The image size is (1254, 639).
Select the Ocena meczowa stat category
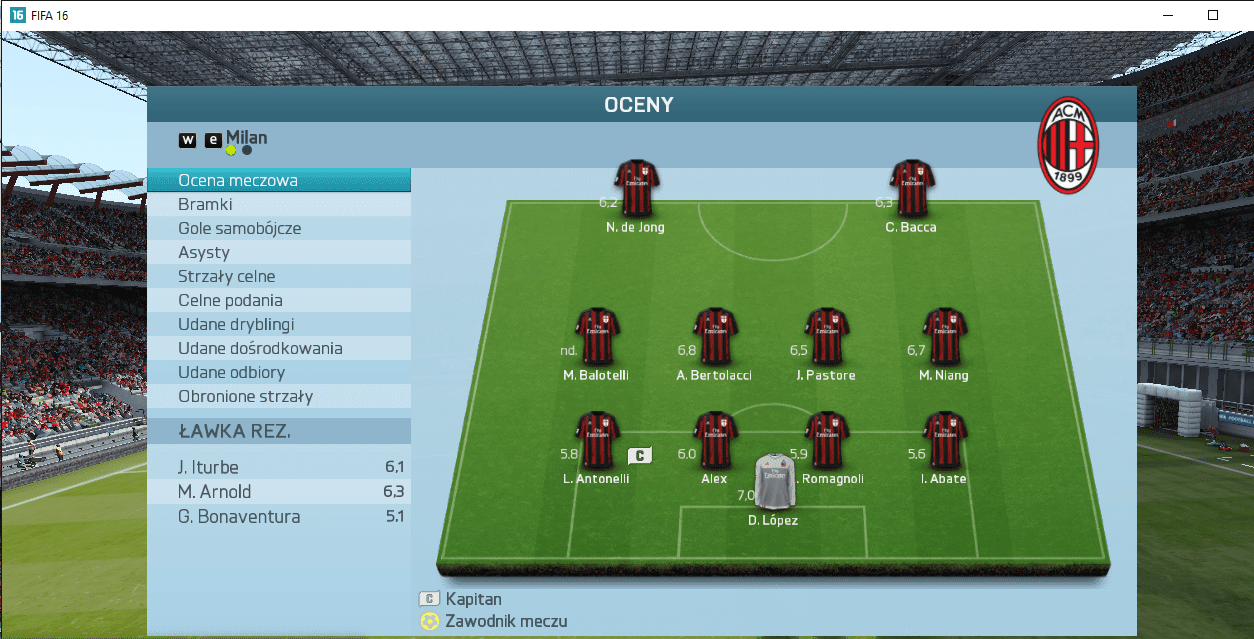[278, 181]
